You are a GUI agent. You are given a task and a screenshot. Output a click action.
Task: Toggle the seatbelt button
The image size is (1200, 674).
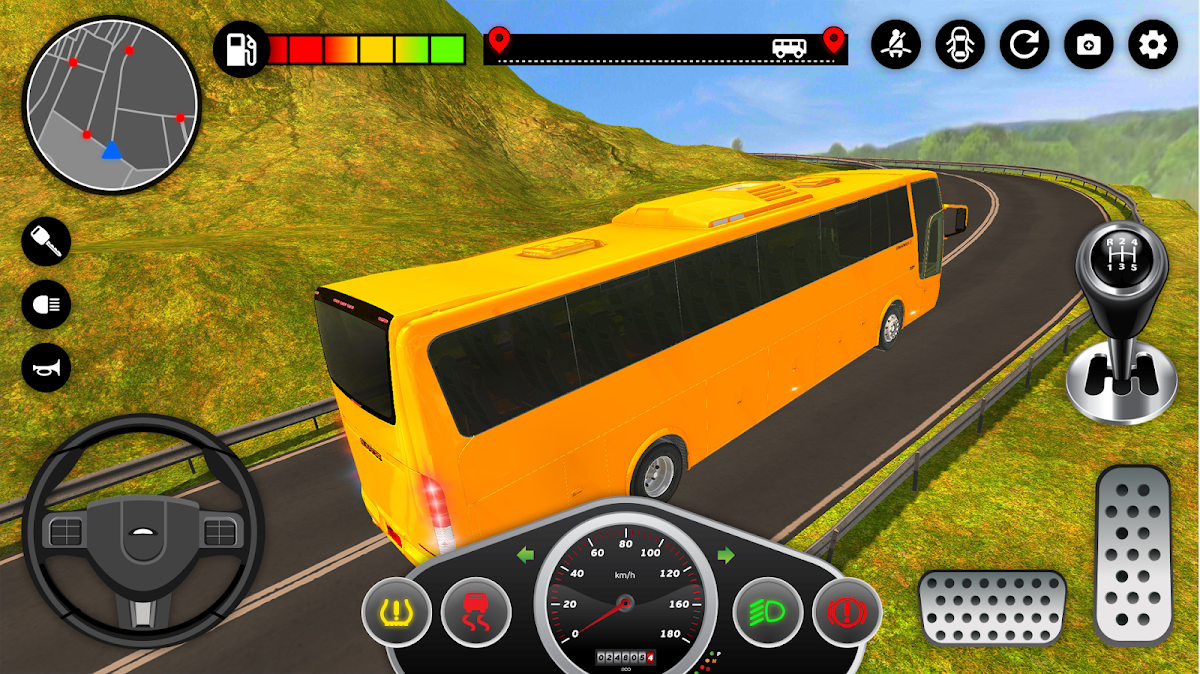(x=896, y=45)
